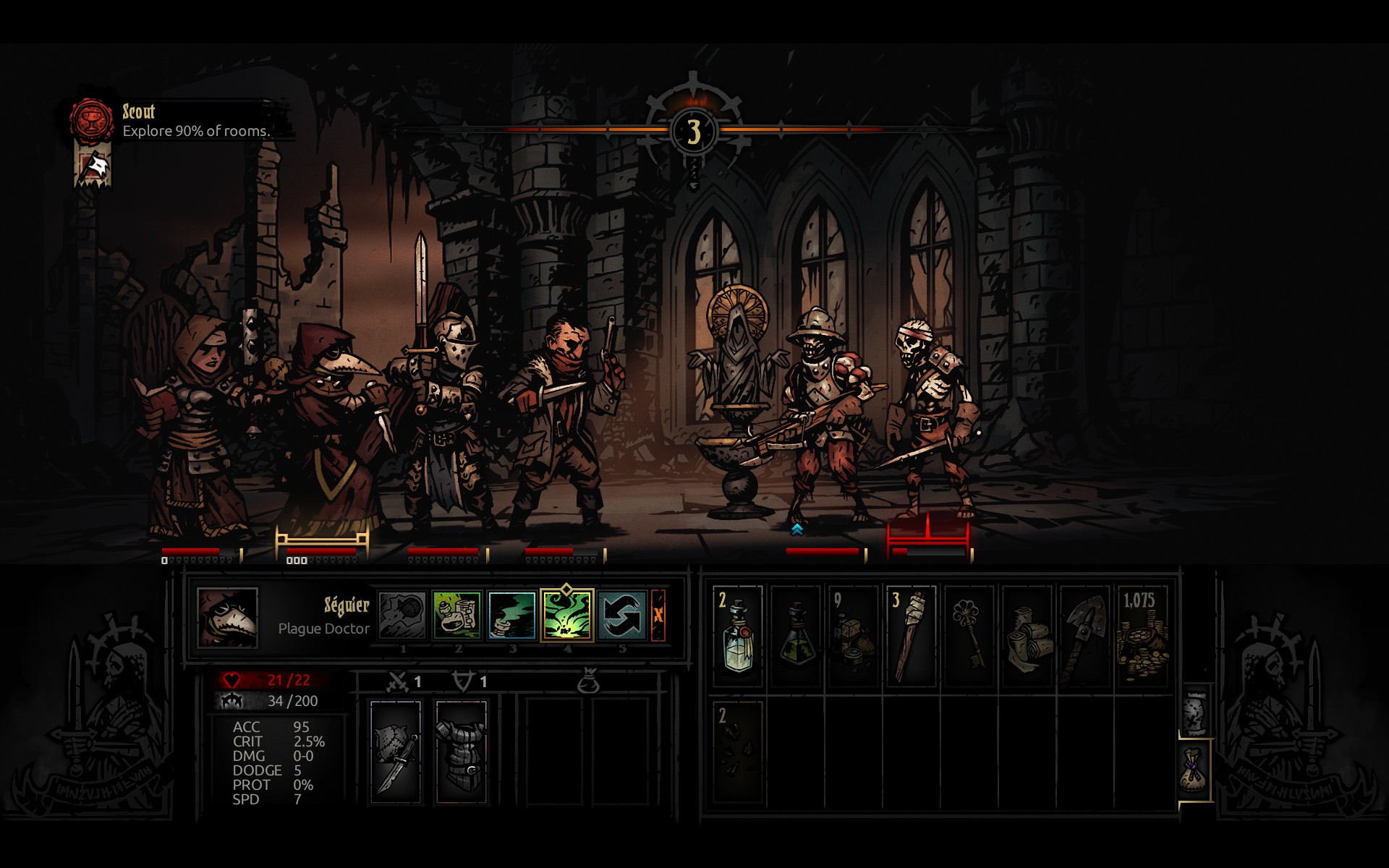Use a torch from the inventory
1389x868 pixels.
tap(911, 636)
